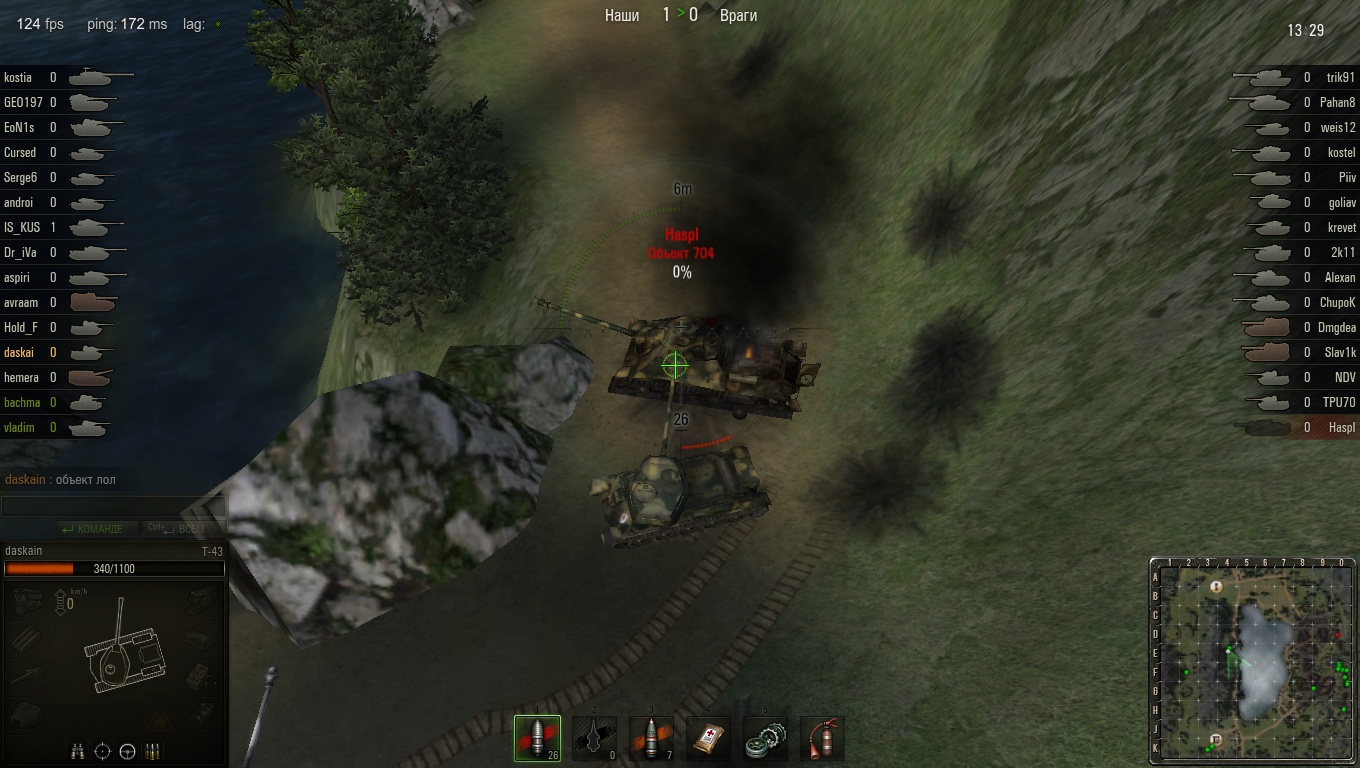The width and height of the screenshot is (1360, 768).
Task: Click the enemy base marker on the minimap
Action: pos(1217,587)
